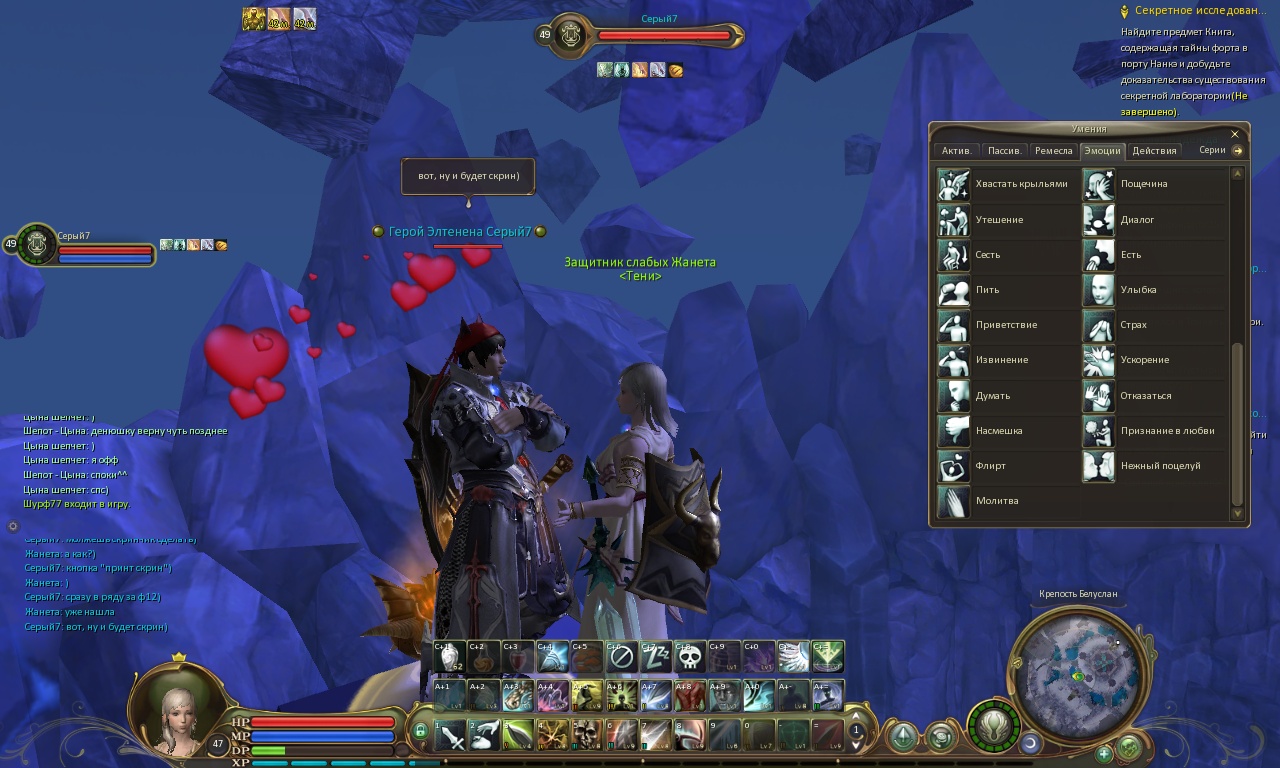The width and height of the screenshot is (1280, 768).
Task: Select the Хвастать крыльями emote
Action: 954,185
